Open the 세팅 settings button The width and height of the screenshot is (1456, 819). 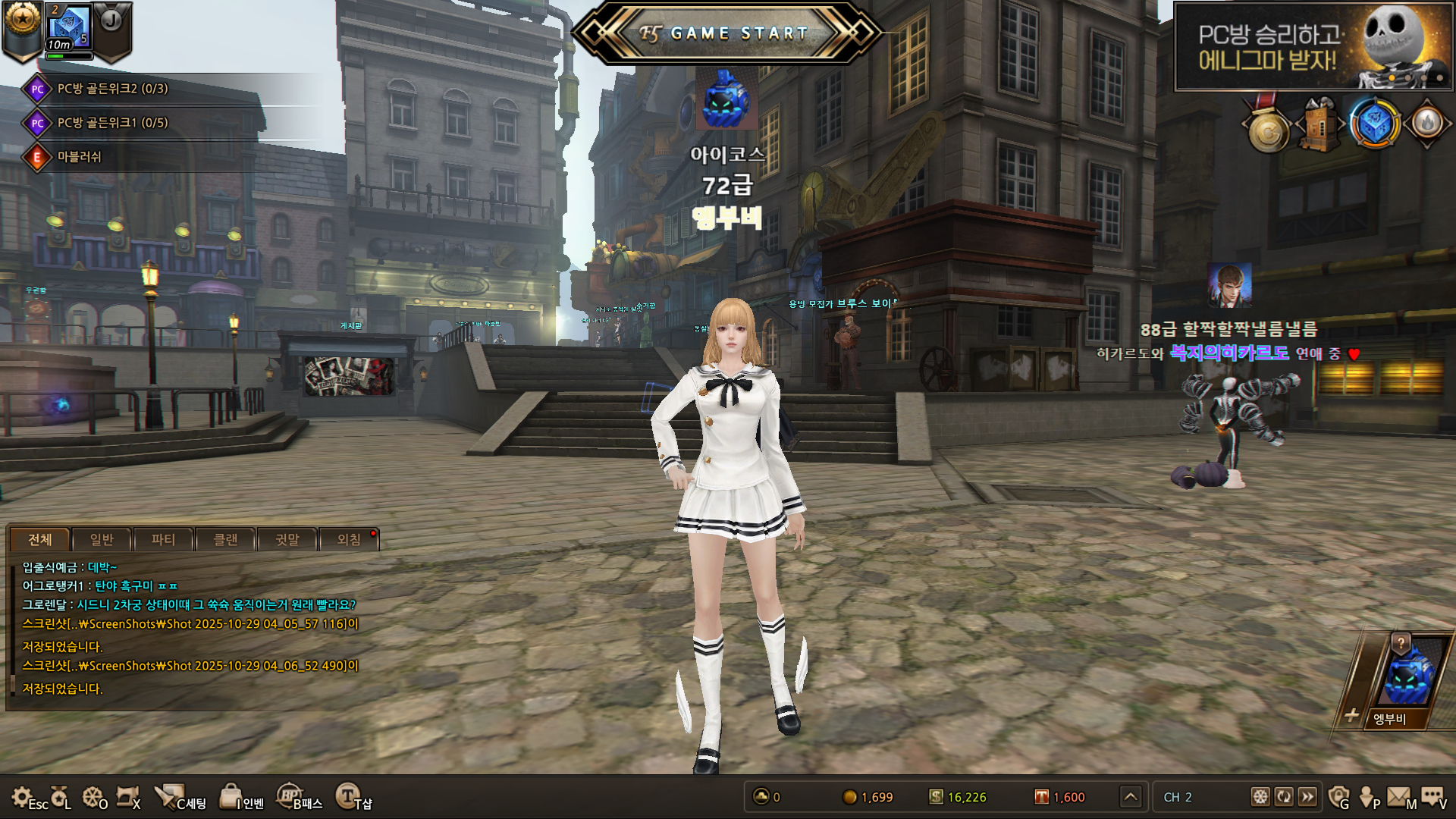[180, 798]
